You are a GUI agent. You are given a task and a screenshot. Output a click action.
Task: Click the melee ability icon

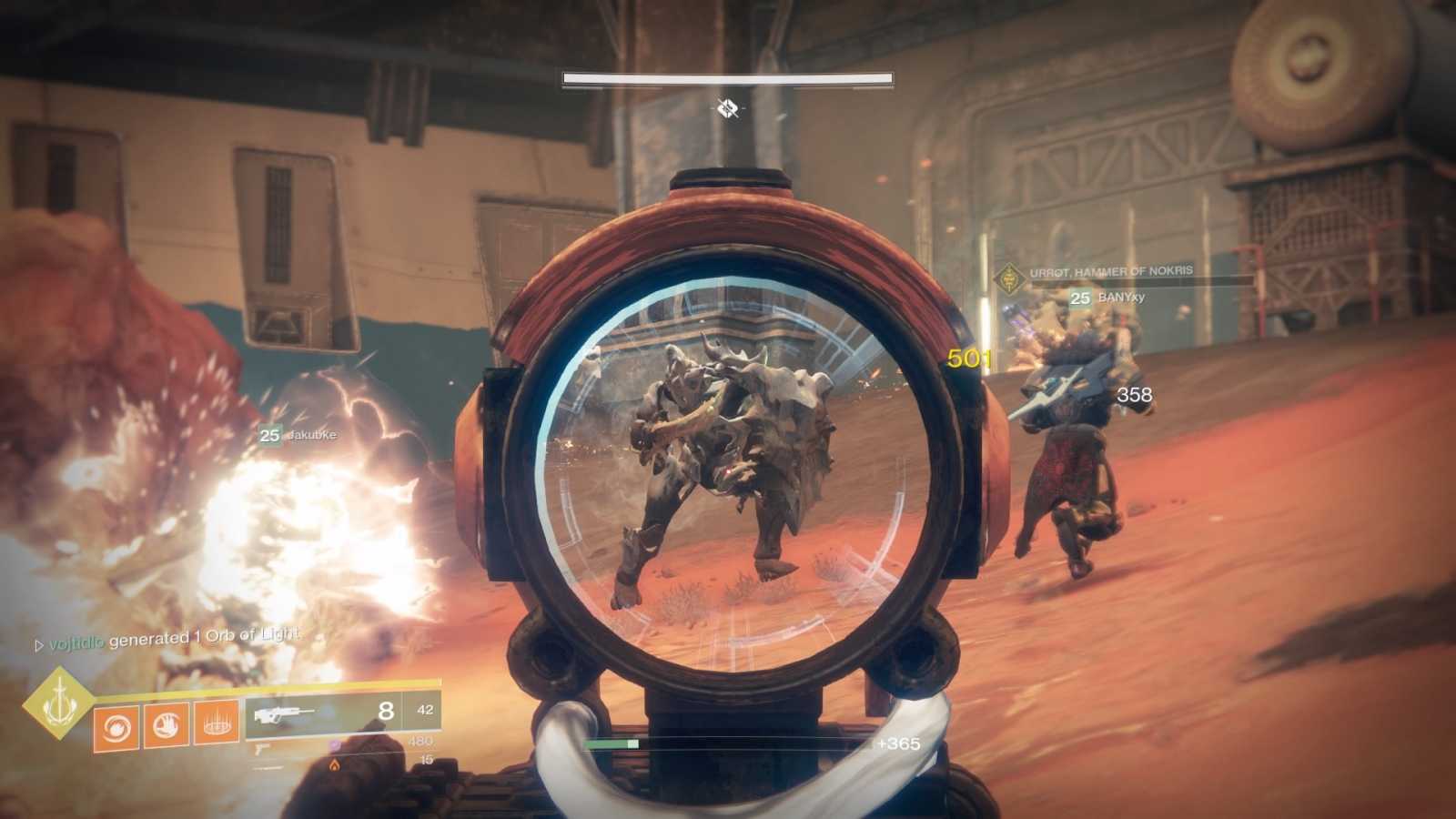[x=165, y=725]
